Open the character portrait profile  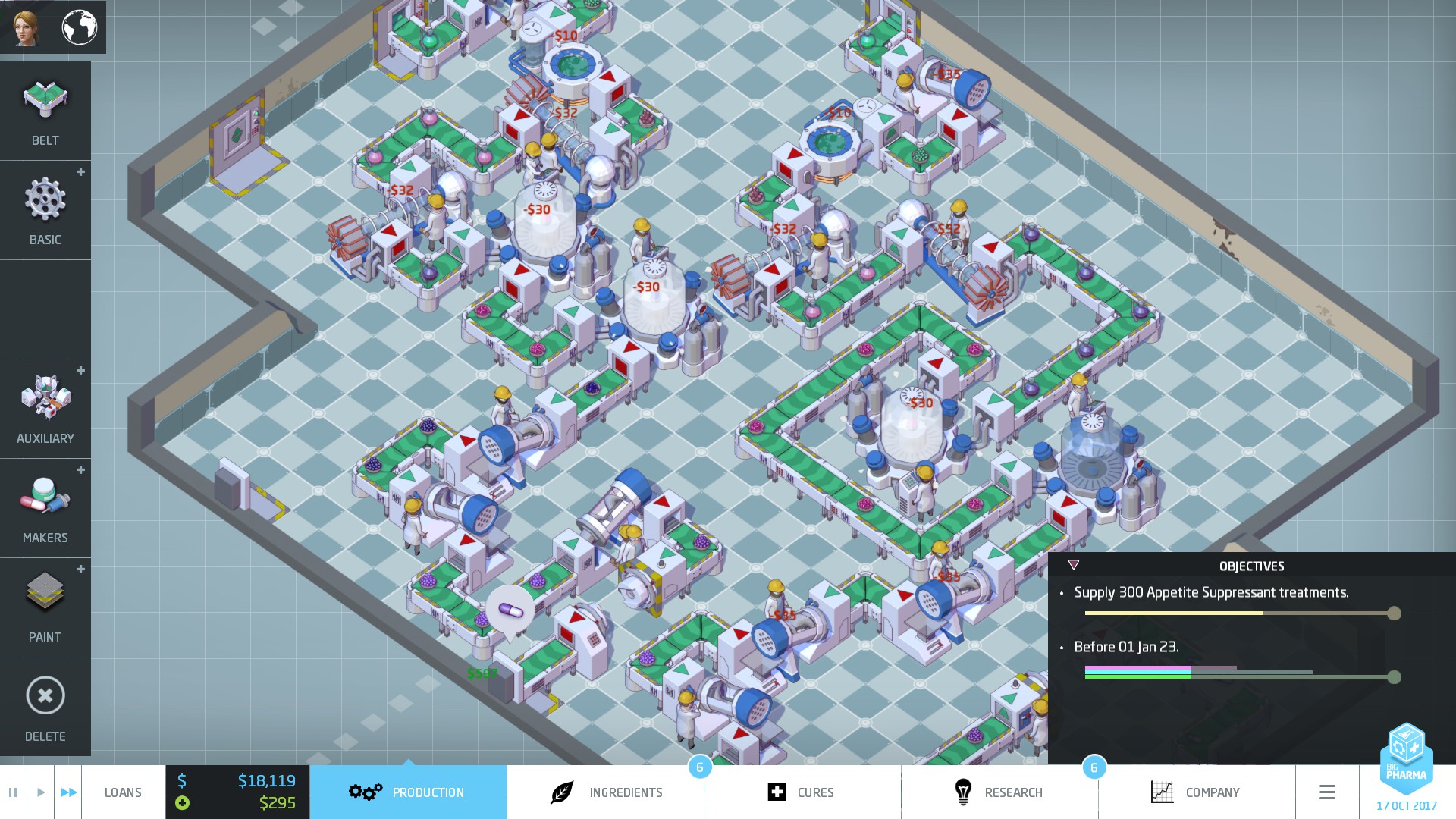pyautogui.click(x=27, y=27)
